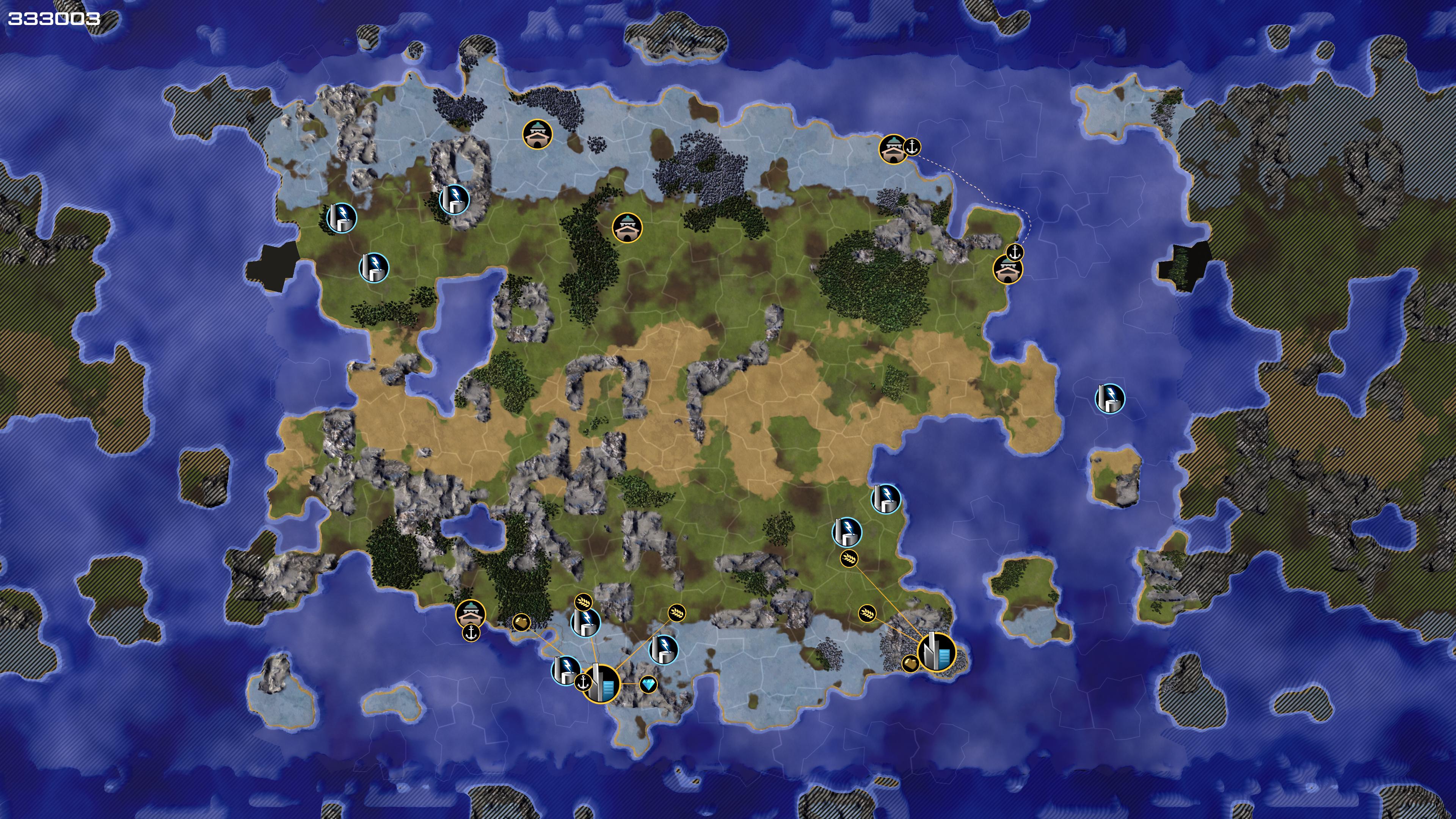Click the power plant marker out at sea
This screenshot has height=819, width=1456.
tap(1109, 399)
